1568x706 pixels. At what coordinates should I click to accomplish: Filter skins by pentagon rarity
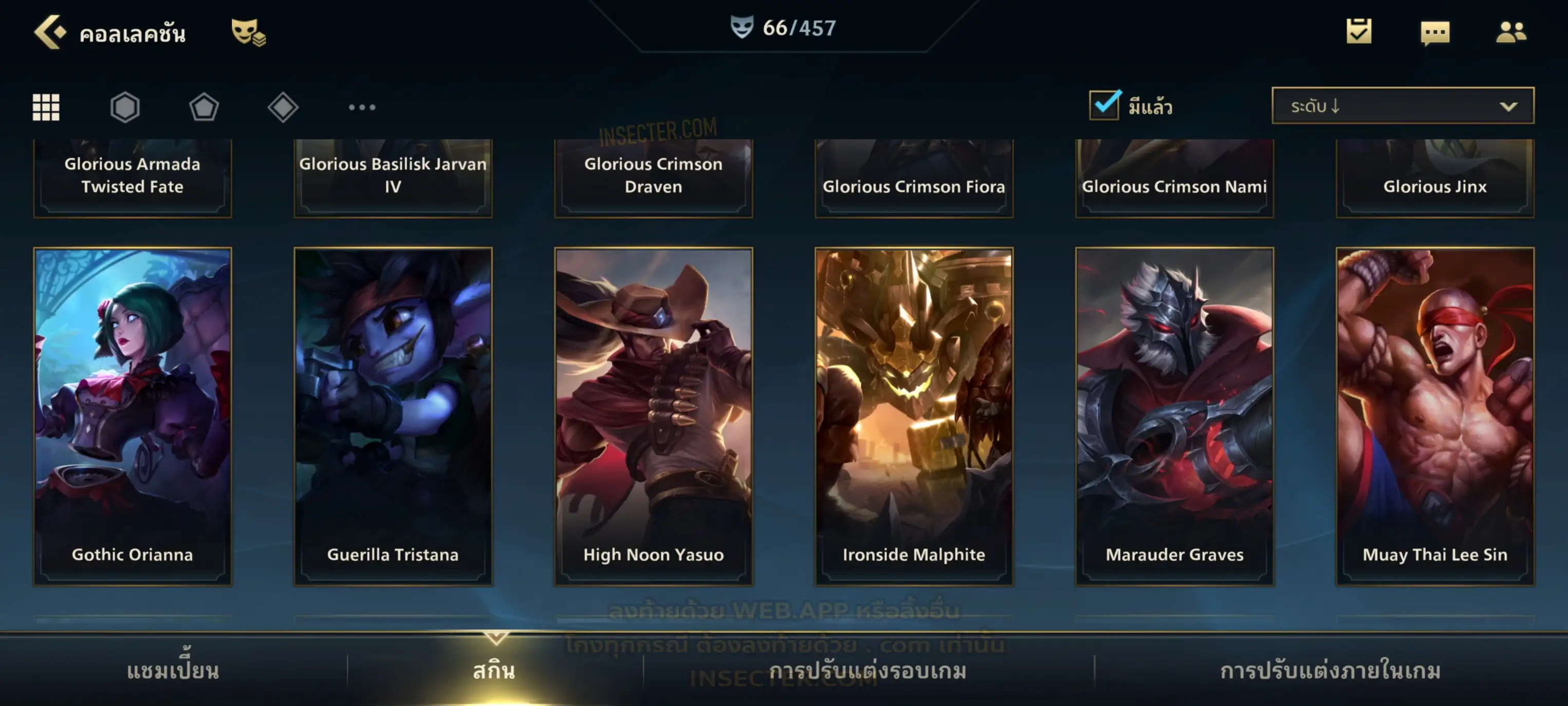204,107
